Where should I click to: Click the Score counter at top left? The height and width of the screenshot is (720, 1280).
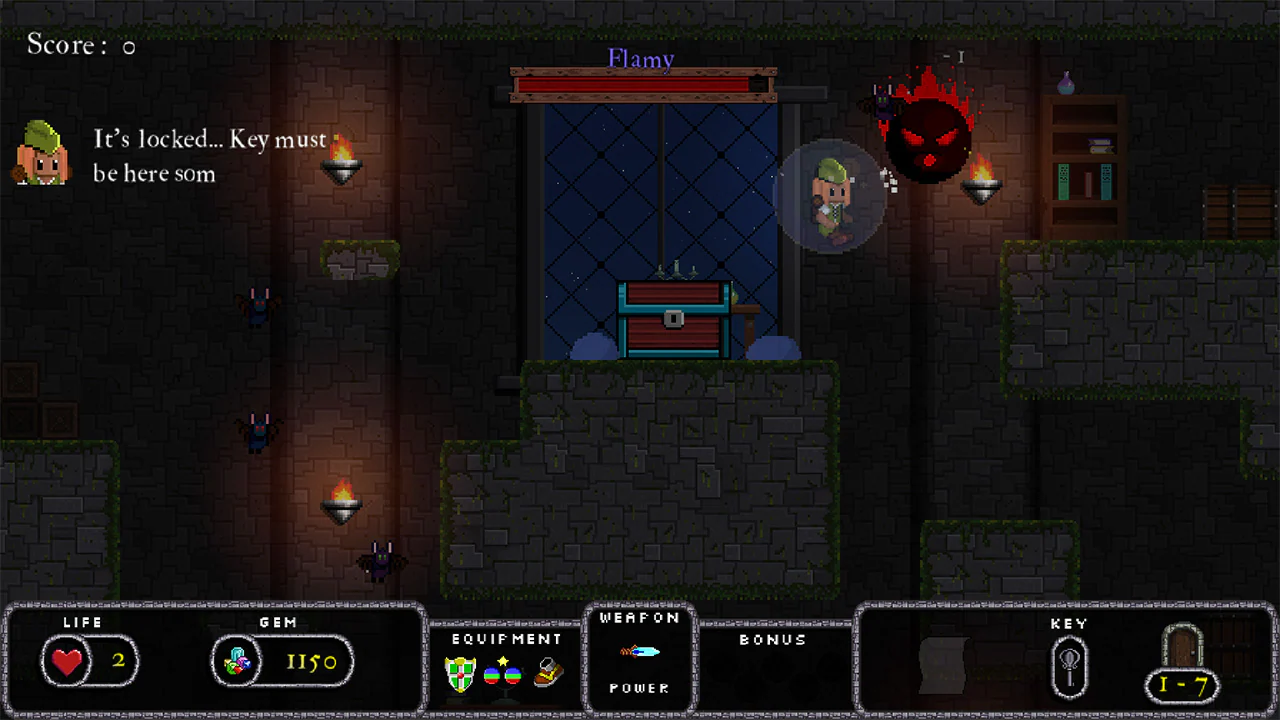75,45
